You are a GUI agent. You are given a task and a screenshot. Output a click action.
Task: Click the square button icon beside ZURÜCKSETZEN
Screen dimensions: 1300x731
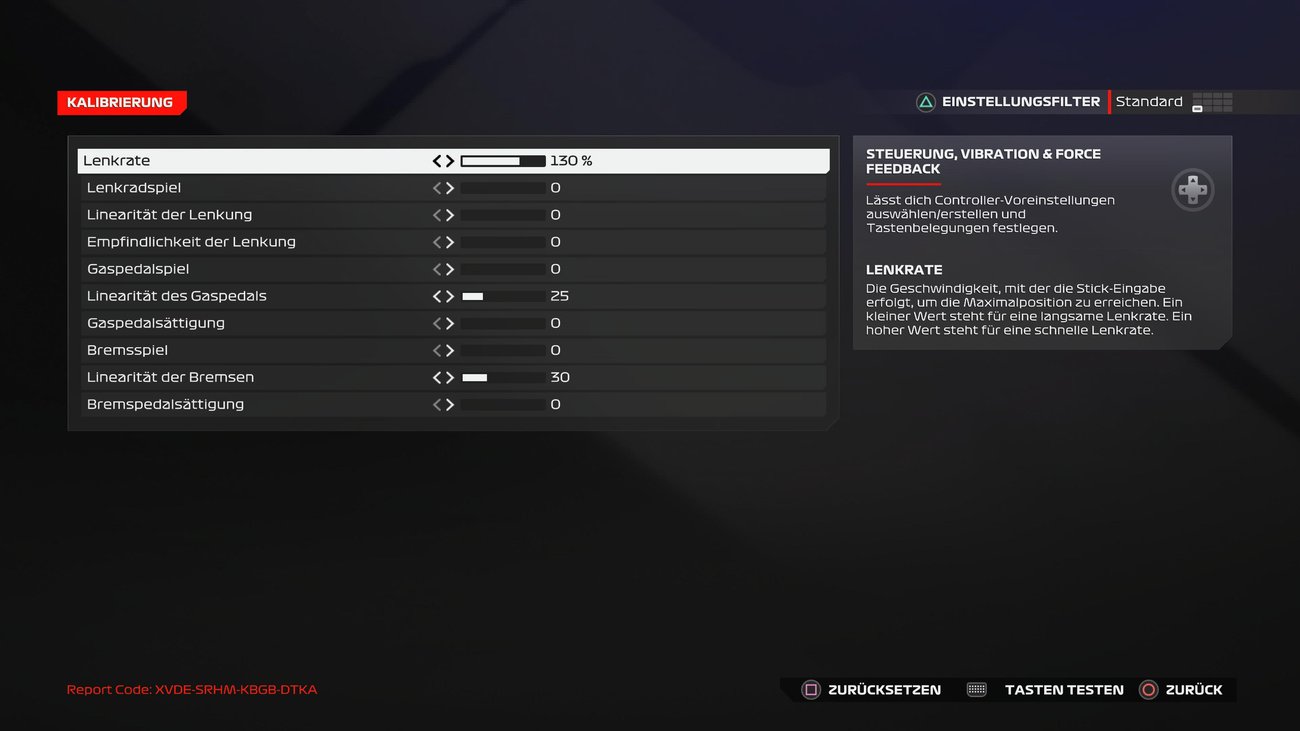(x=812, y=689)
